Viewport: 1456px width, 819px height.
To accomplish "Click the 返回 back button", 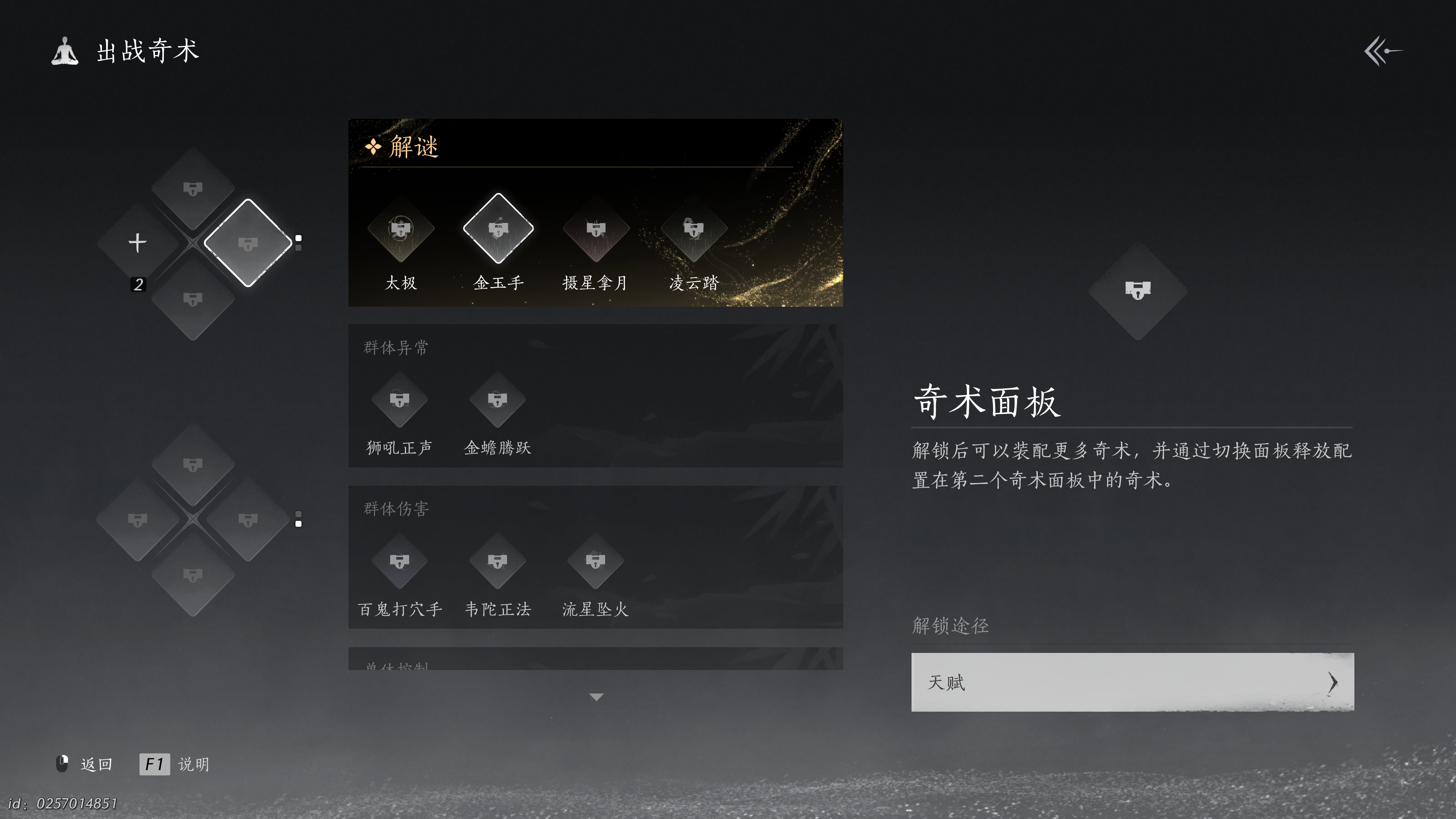I will pos(96,764).
